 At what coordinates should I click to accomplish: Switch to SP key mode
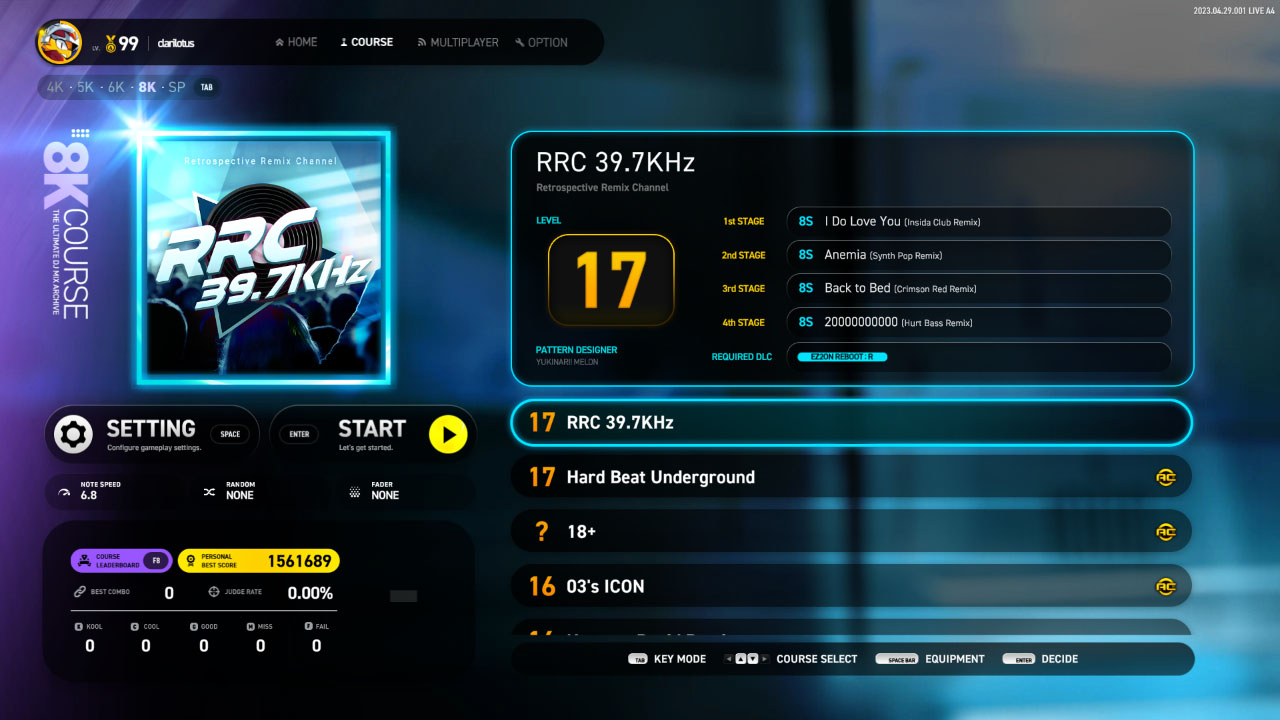(177, 87)
